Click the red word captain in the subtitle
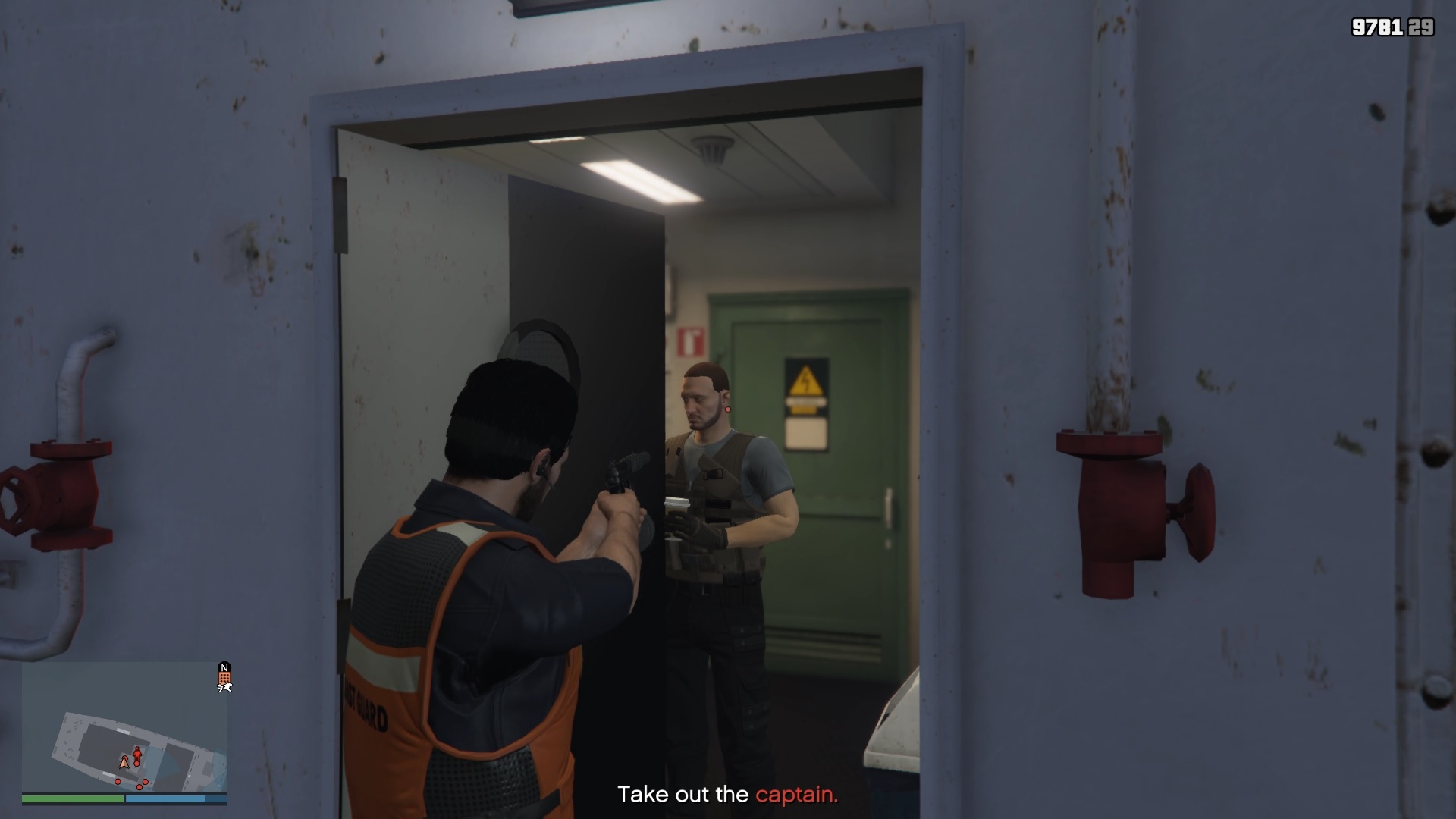 coord(795,795)
